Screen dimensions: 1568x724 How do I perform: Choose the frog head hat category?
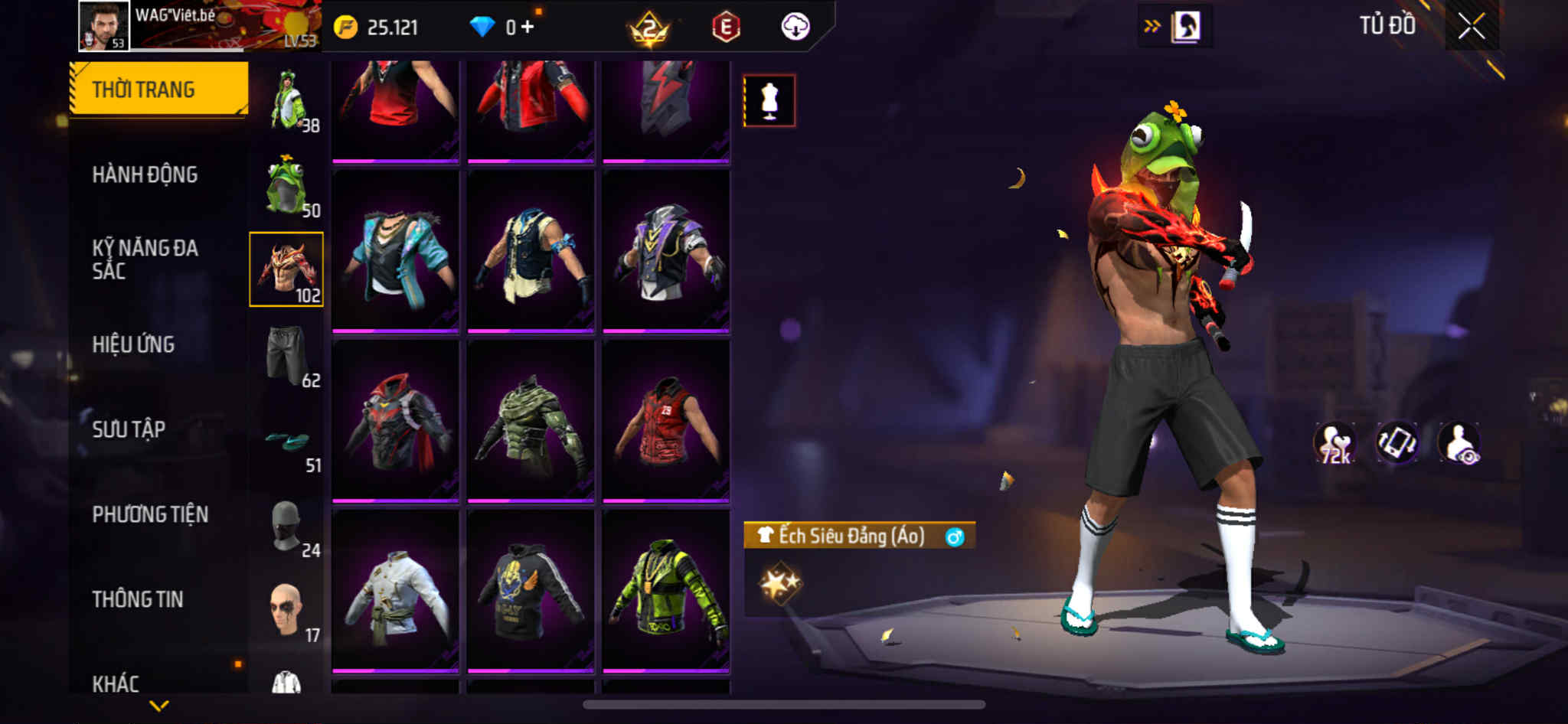[287, 186]
